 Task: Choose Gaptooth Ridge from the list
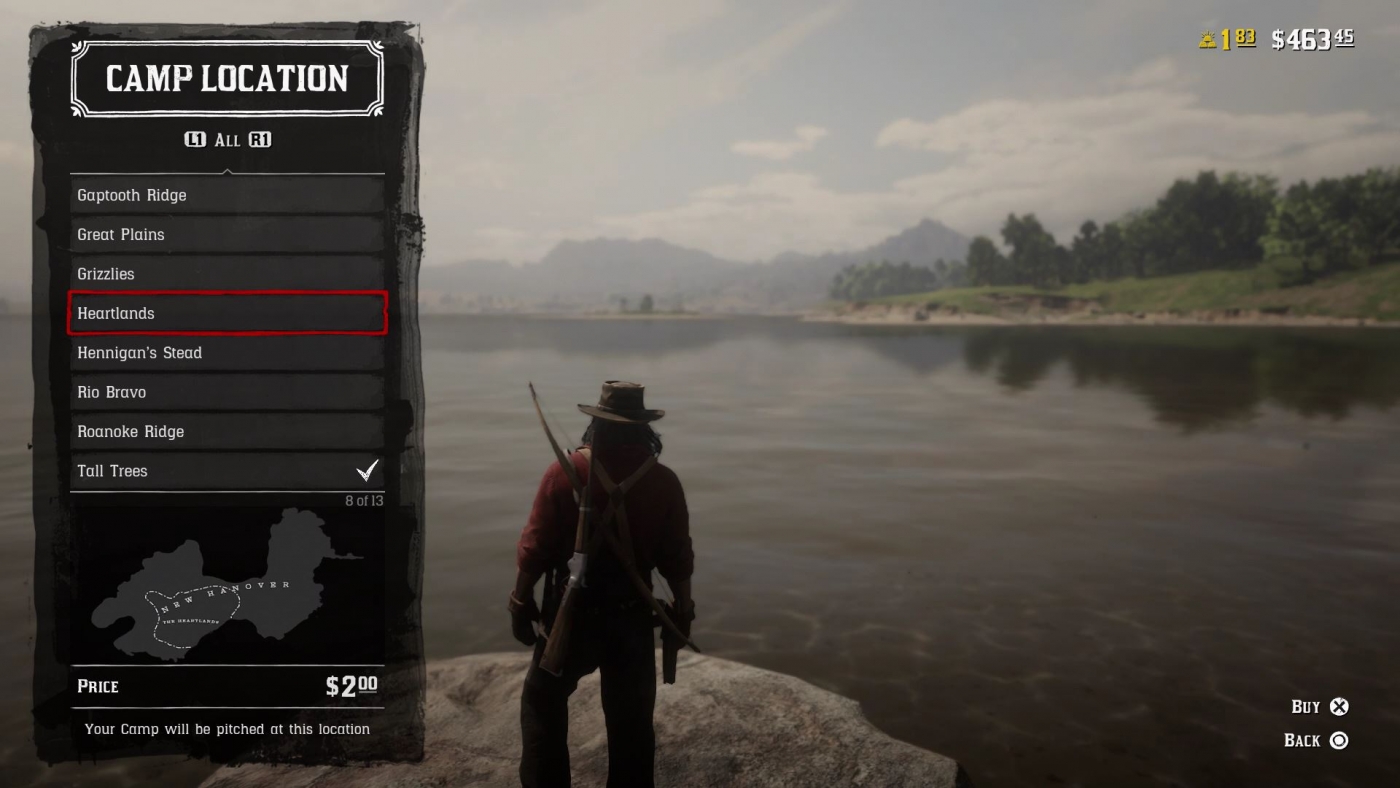tap(227, 195)
